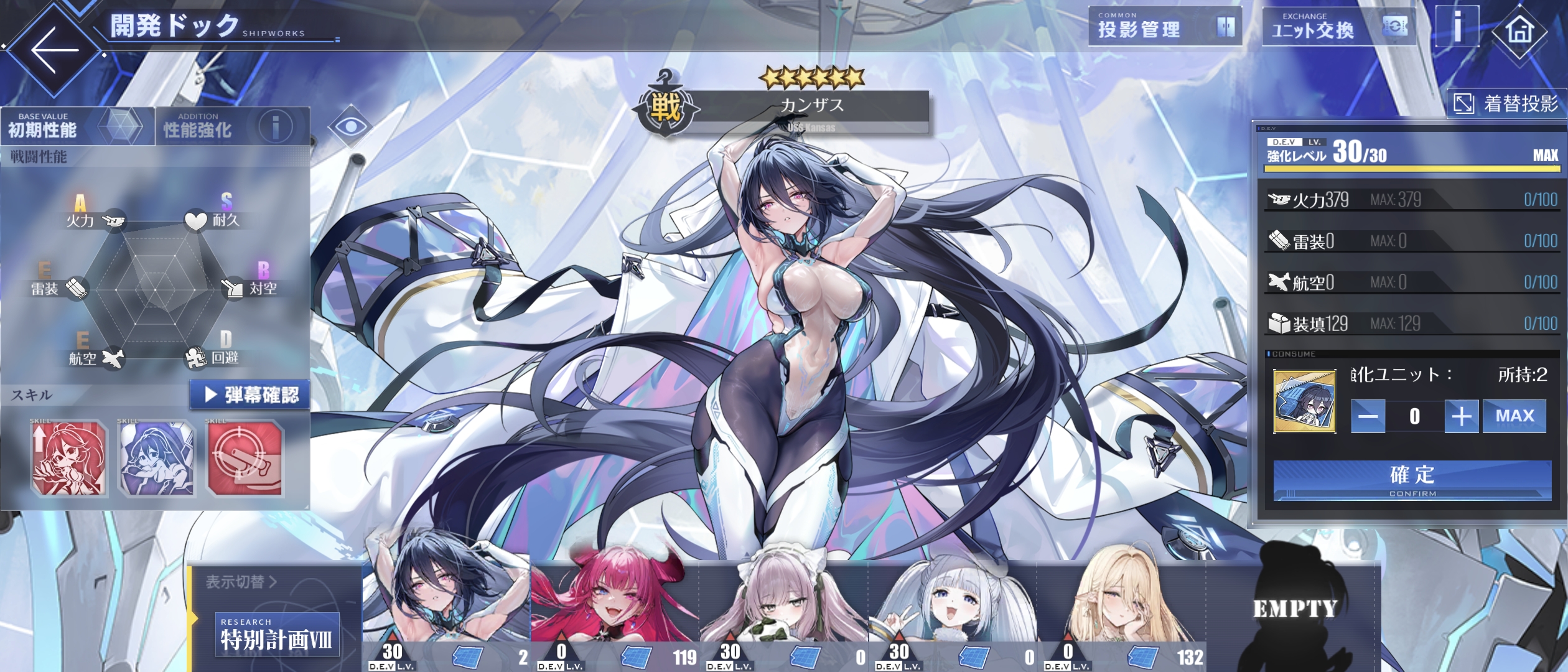The image size is (1568, 672).
Task: Open the ユニット交換 exchange screen
Action: (x=1338, y=27)
